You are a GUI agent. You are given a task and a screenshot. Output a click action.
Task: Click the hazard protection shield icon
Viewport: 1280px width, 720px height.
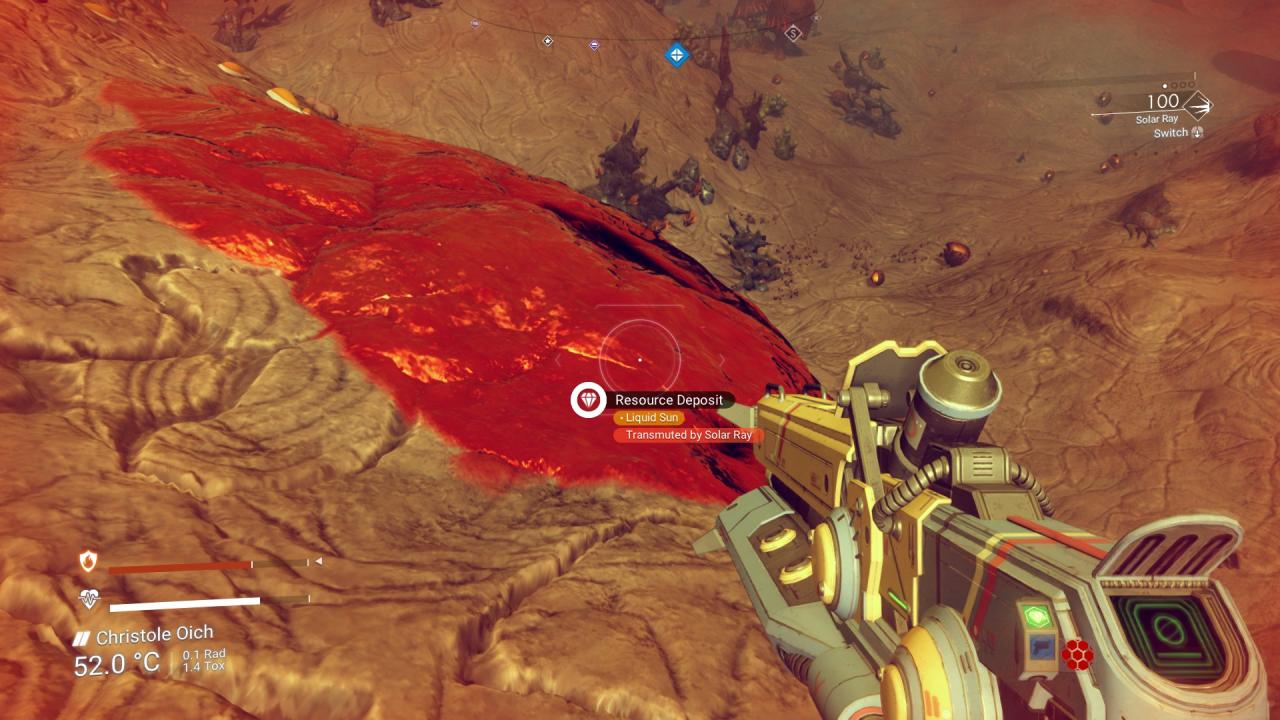[x=89, y=562]
